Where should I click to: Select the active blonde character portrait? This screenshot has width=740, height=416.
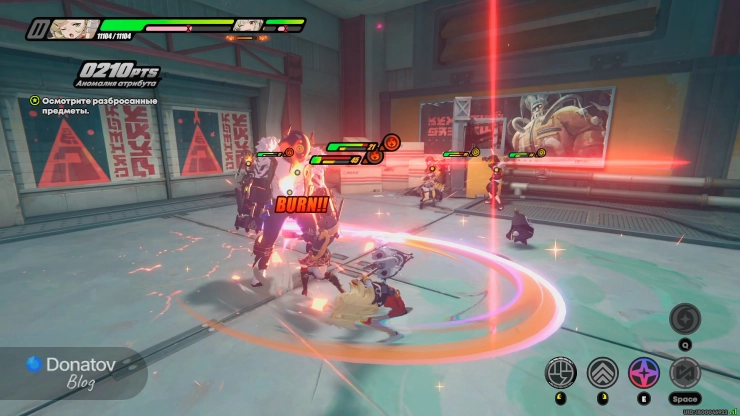tap(73, 28)
